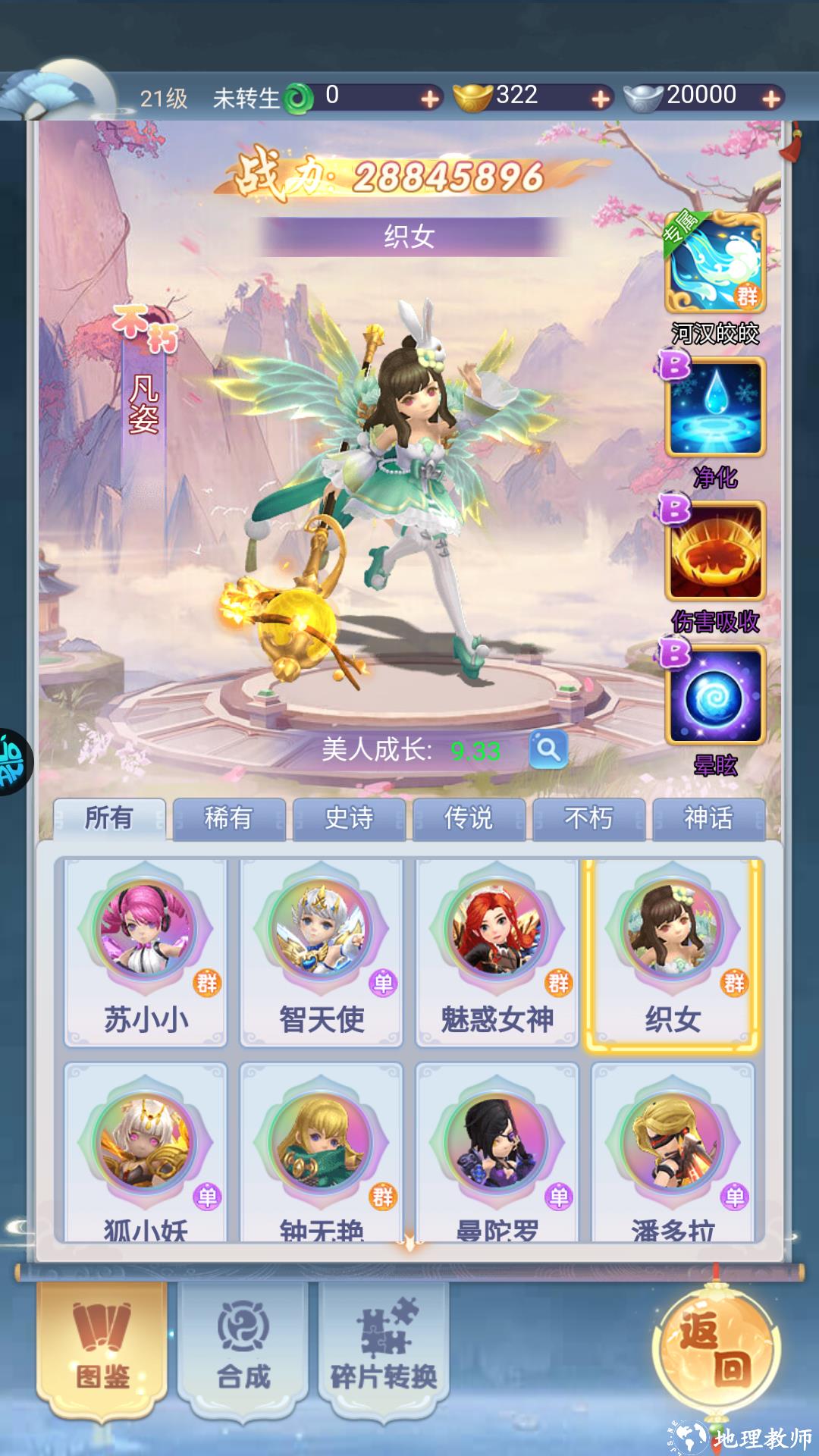The image size is (819, 1456).
Task: Choose the 苏小小 character card
Action: [146, 952]
